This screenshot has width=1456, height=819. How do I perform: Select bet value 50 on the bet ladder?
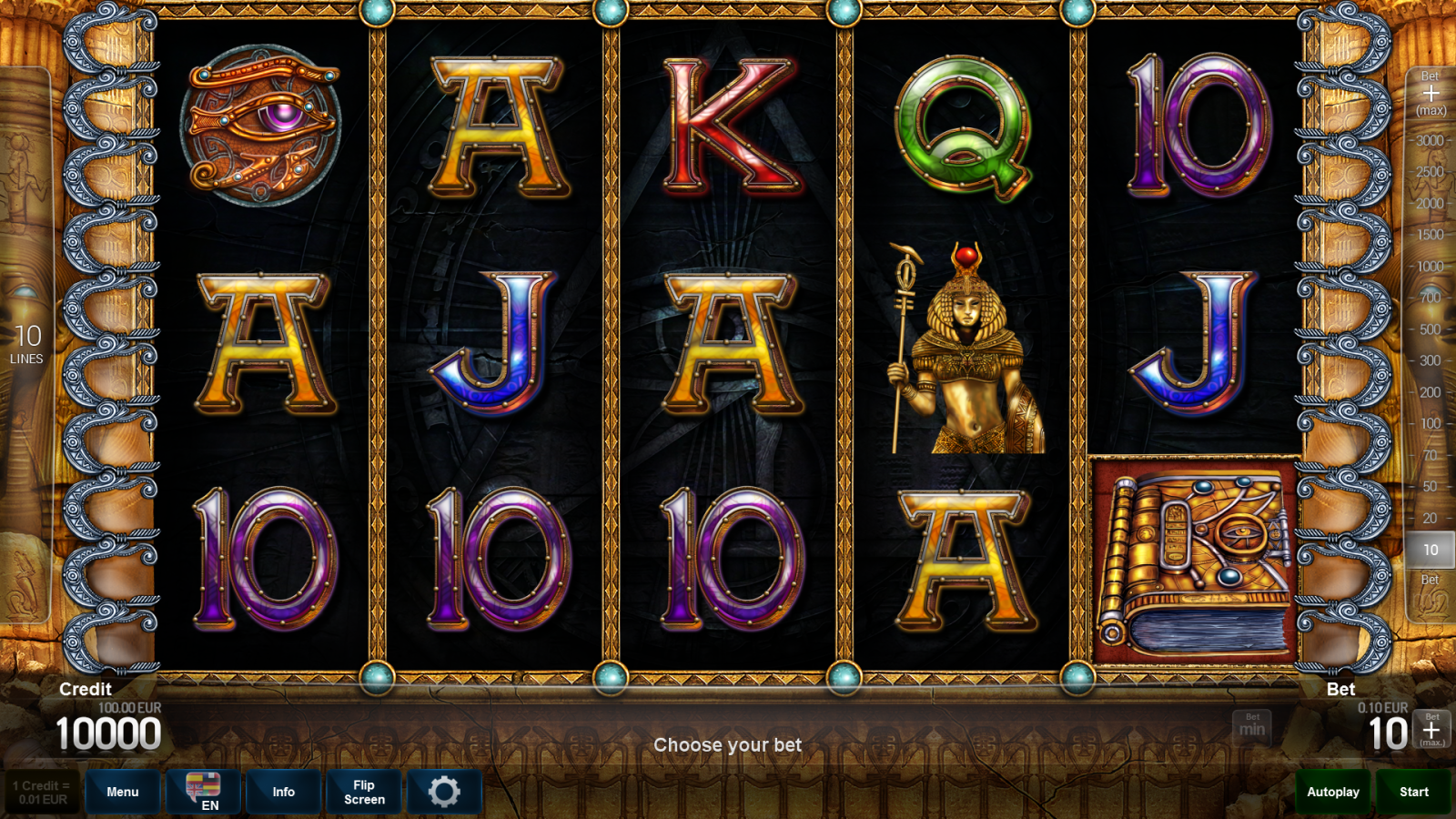(x=1429, y=486)
